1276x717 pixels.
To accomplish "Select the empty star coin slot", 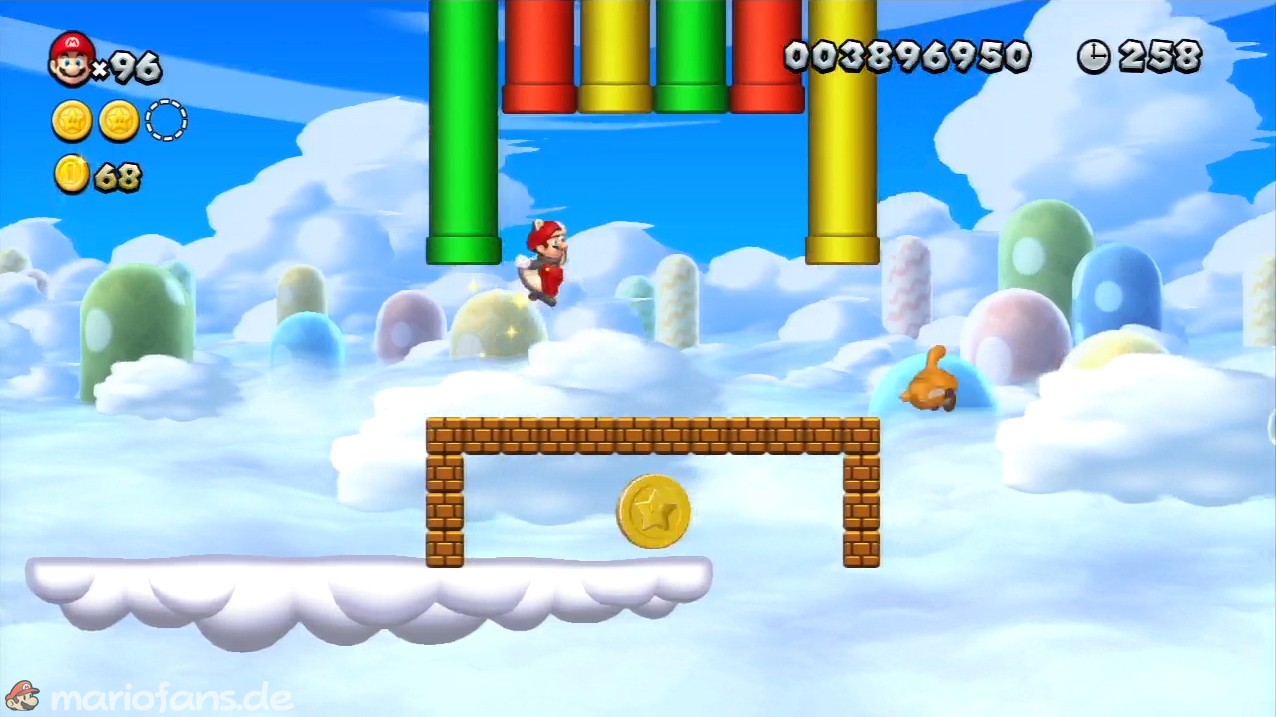I will coord(166,121).
